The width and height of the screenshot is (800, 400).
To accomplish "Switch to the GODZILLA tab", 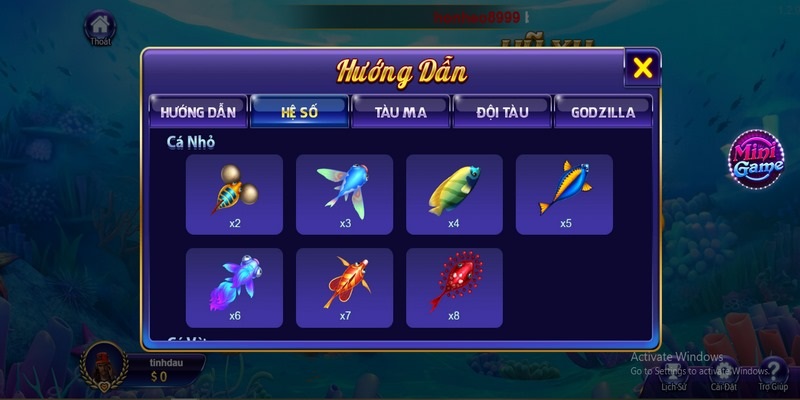I will 603,112.
